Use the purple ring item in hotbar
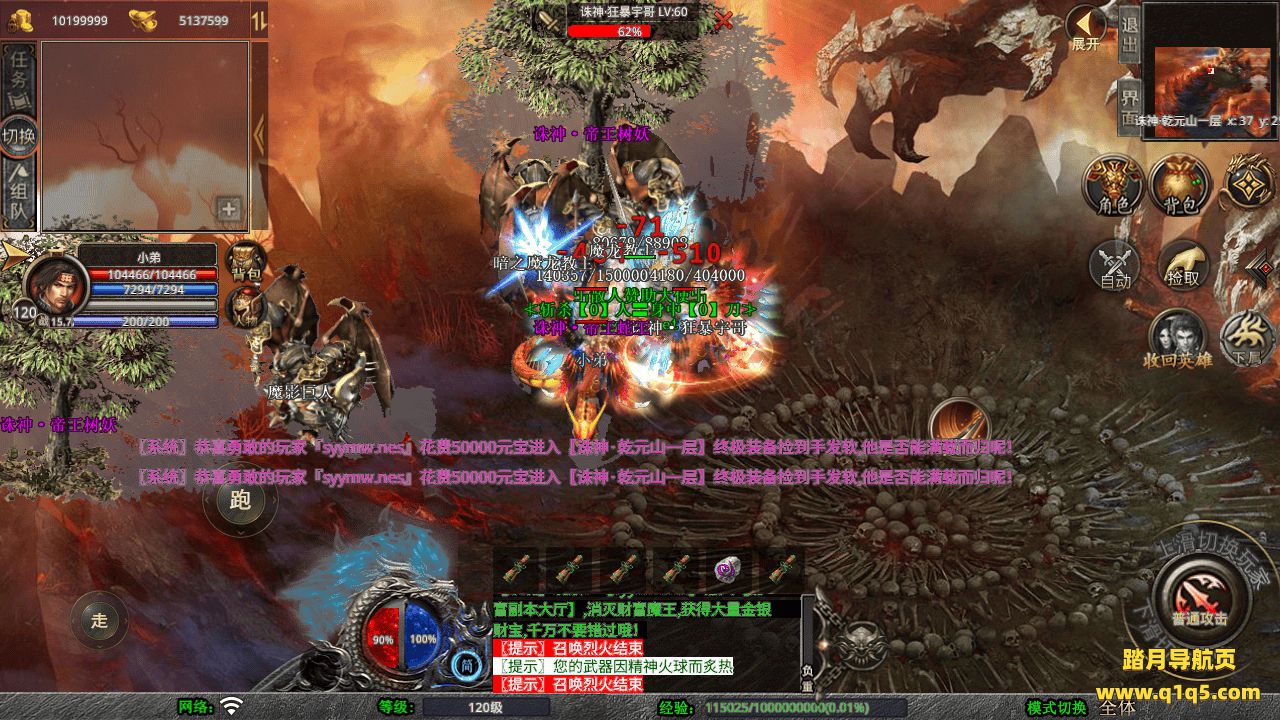The image size is (1280, 720). (725, 569)
